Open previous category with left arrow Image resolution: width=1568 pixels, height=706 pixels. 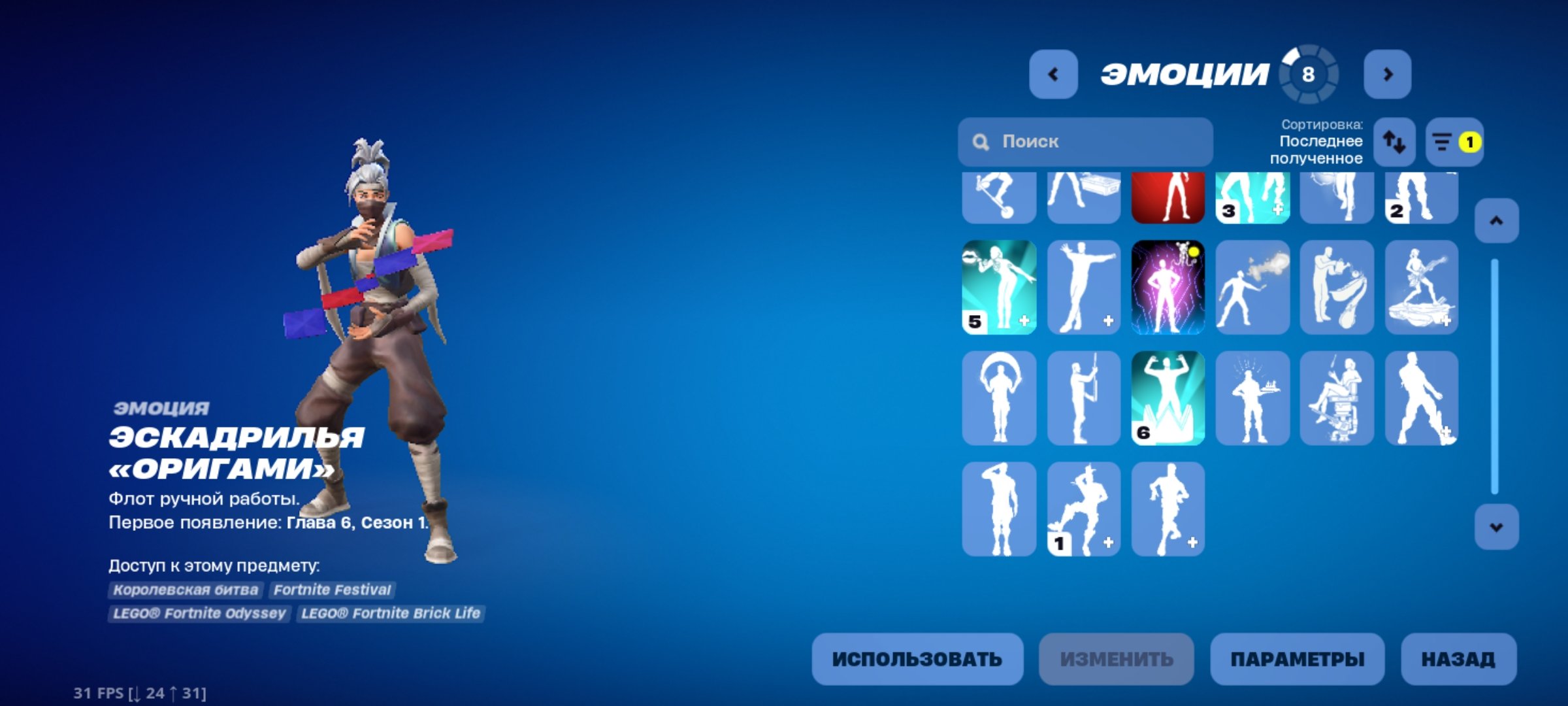[1053, 74]
